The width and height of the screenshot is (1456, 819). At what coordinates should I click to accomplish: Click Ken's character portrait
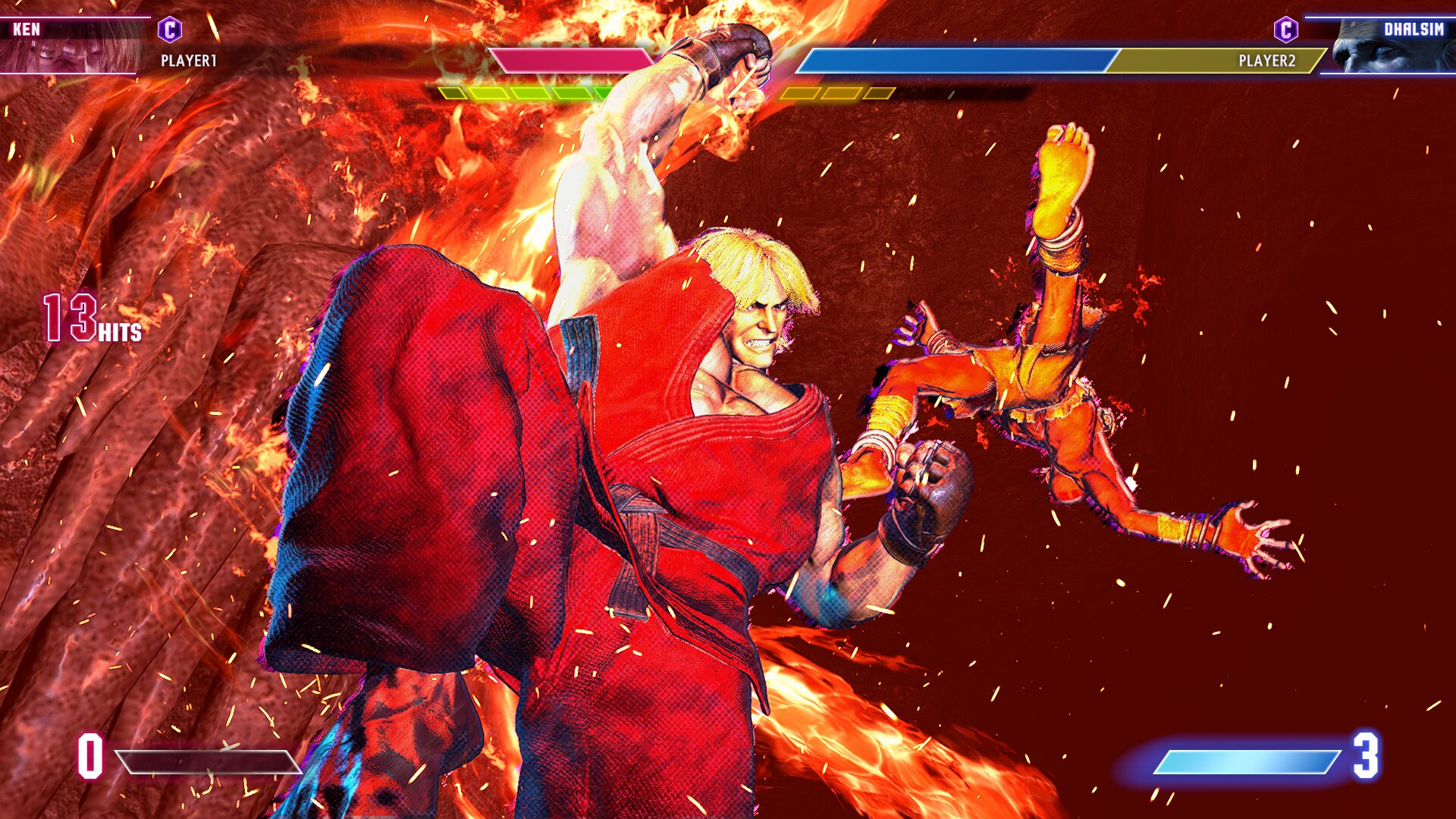72,47
